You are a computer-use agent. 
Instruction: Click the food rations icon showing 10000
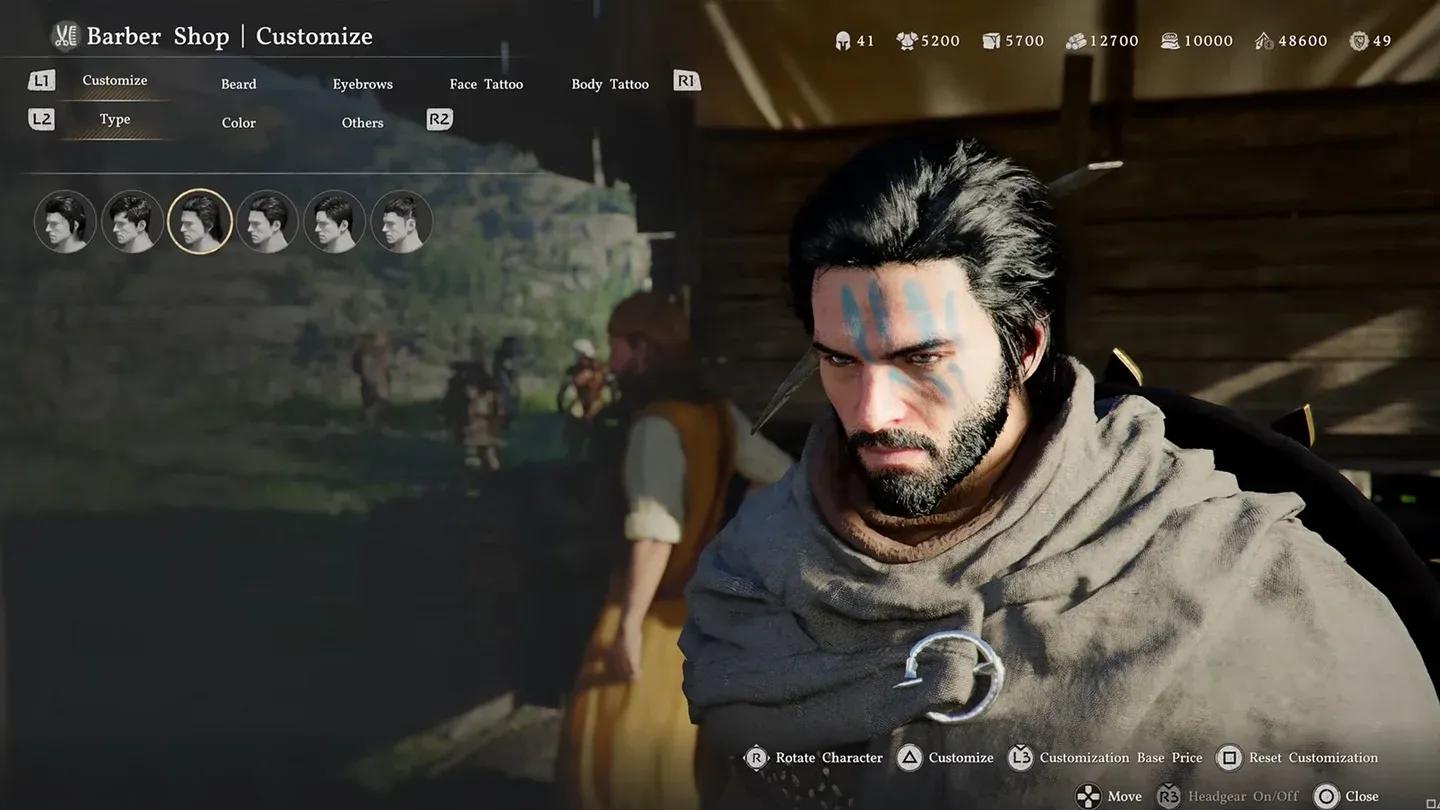(x=1170, y=40)
